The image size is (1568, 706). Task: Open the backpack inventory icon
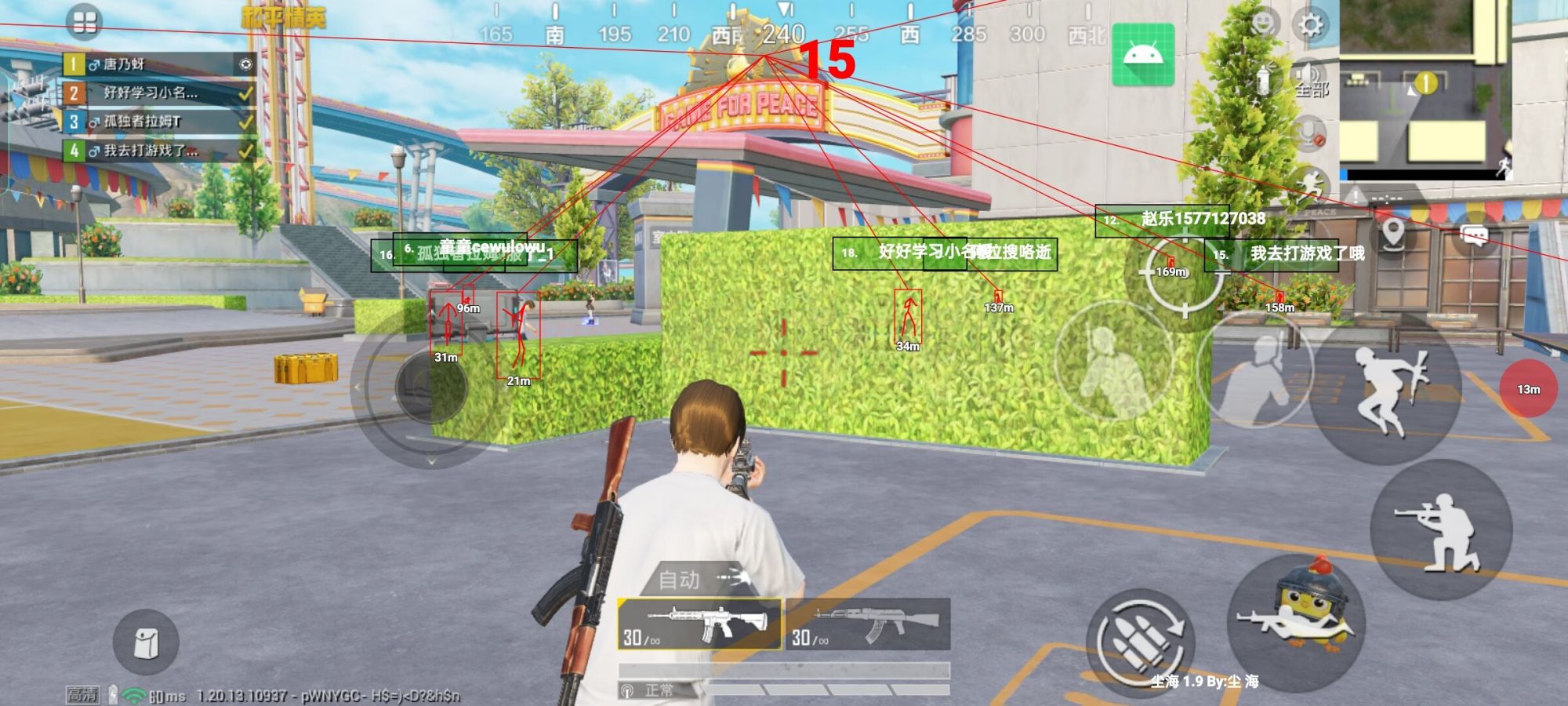pyautogui.click(x=146, y=642)
